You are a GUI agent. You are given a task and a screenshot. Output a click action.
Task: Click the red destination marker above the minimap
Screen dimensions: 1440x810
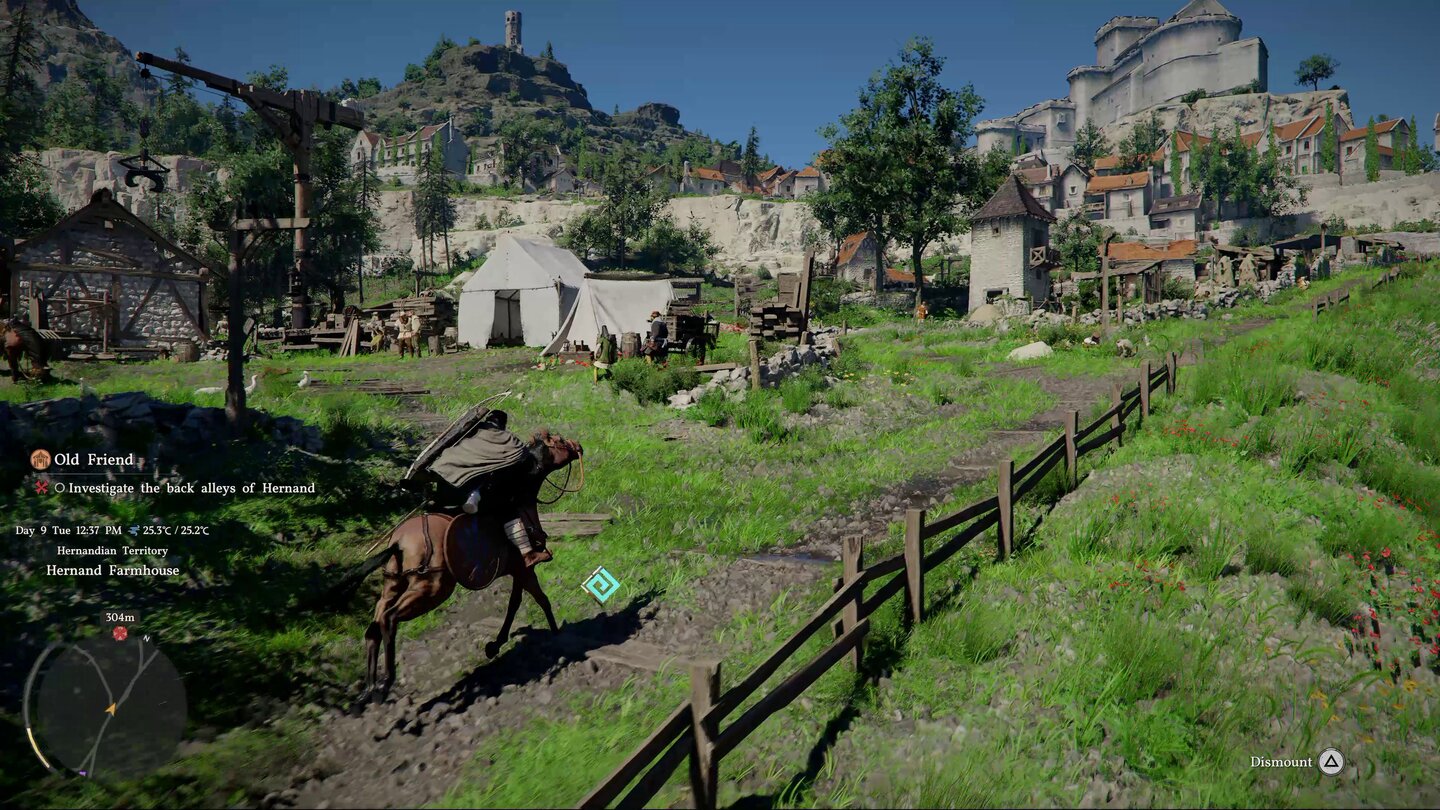(x=120, y=632)
